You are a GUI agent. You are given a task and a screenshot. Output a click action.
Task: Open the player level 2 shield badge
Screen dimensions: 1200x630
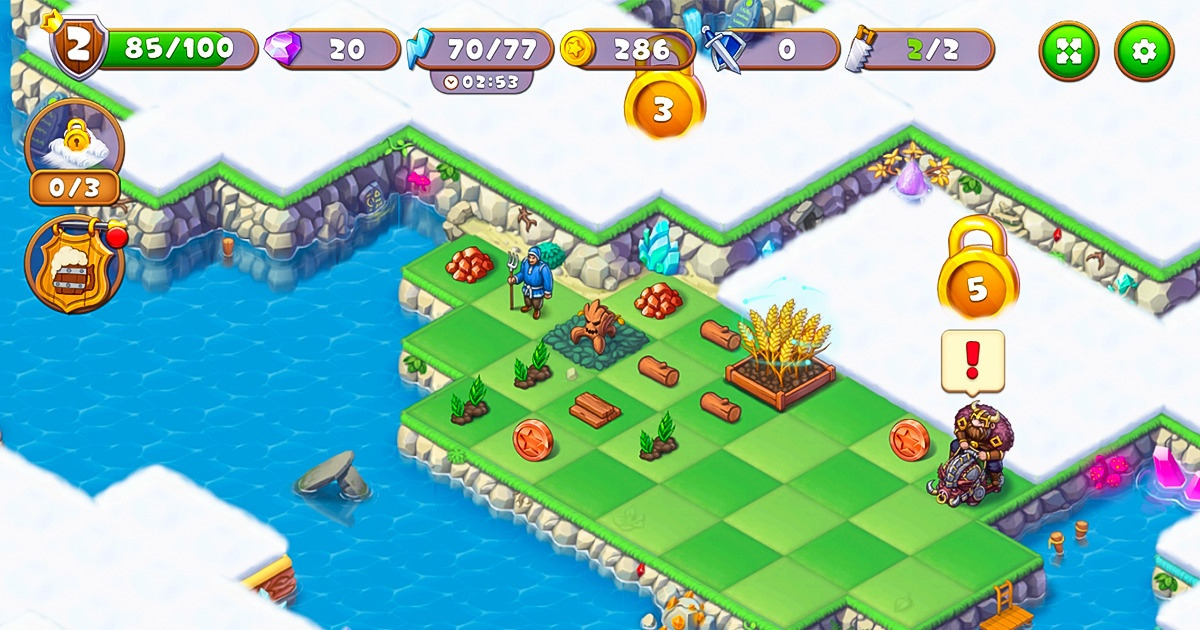coord(78,47)
